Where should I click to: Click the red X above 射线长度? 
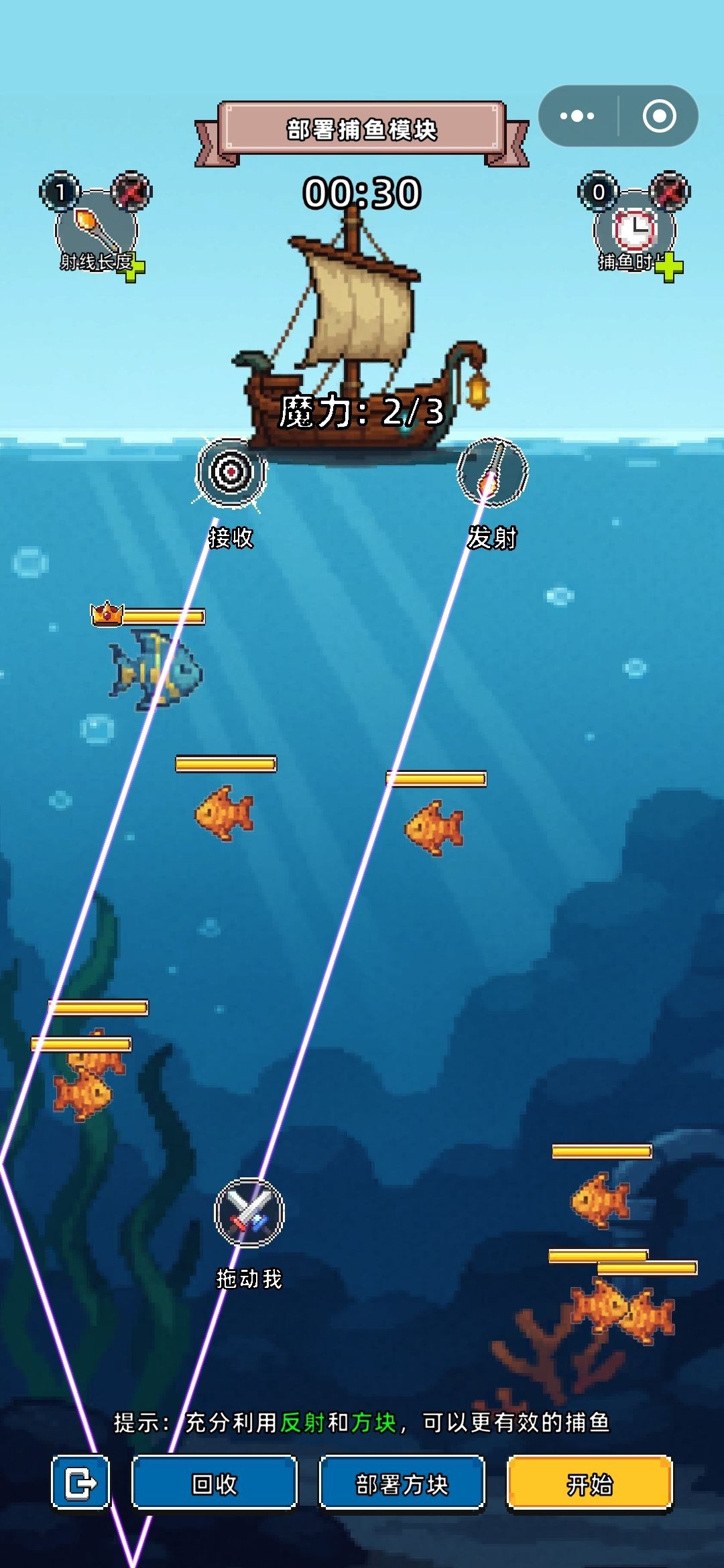pyautogui.click(x=131, y=192)
